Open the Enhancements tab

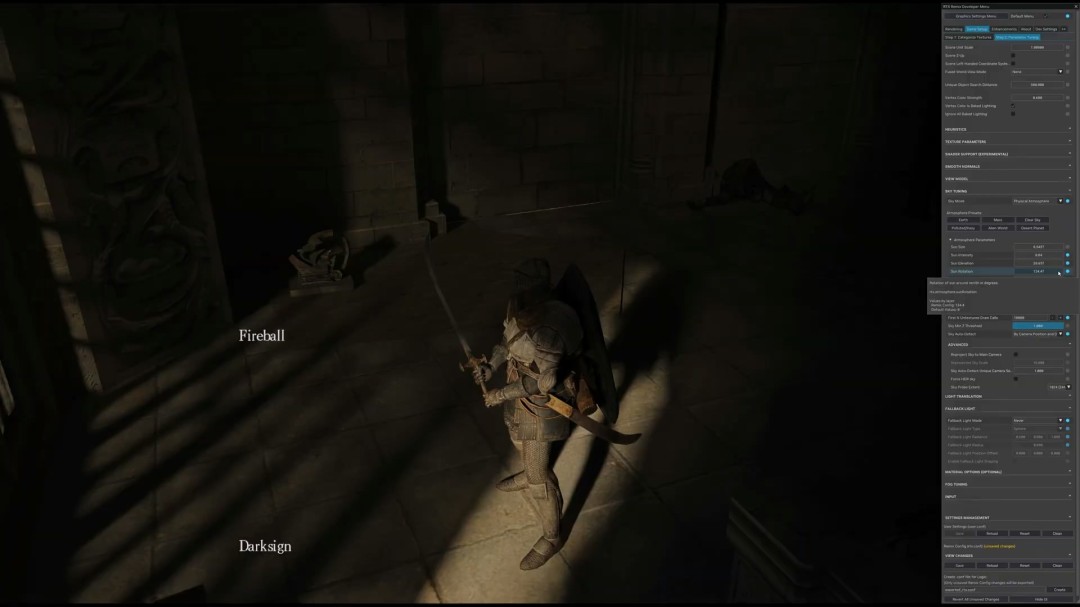click(x=1004, y=29)
